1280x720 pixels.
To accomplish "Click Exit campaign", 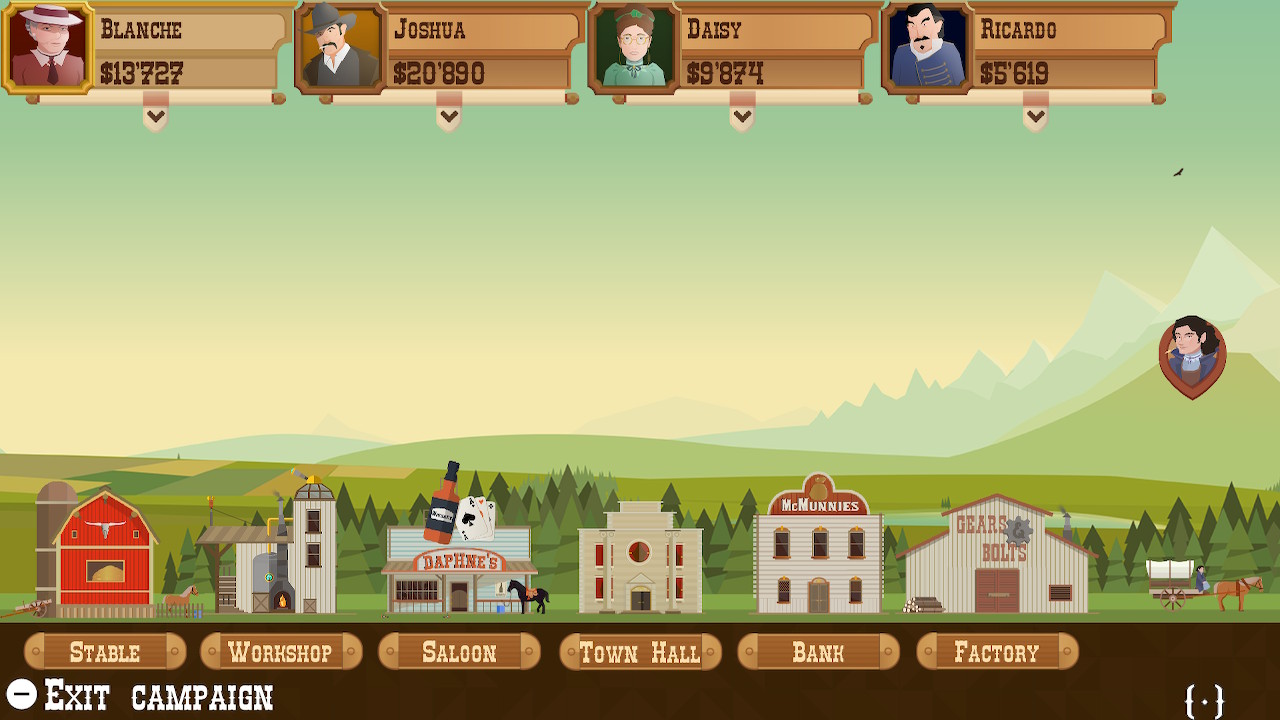I will (140, 695).
